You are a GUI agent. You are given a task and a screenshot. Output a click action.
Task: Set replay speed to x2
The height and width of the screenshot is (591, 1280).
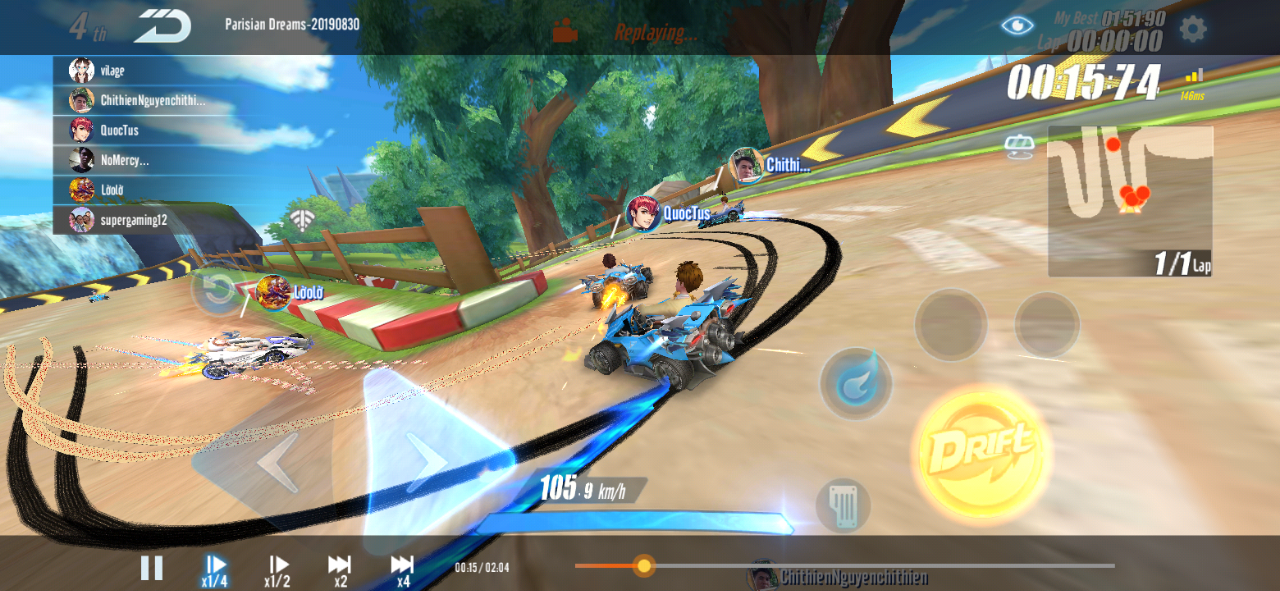tap(340, 570)
